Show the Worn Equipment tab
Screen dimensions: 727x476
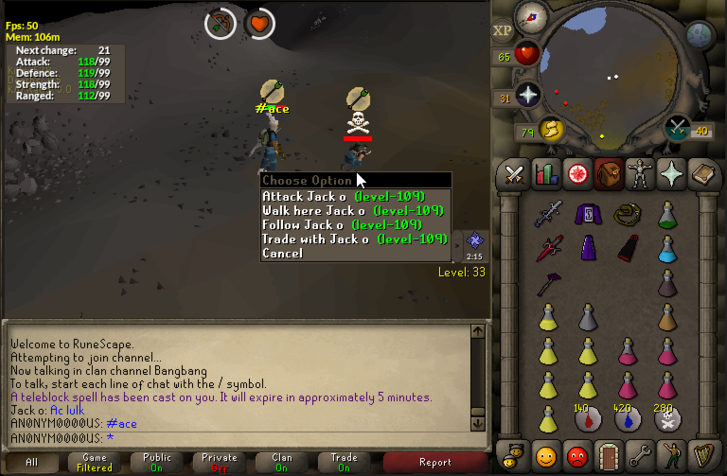point(640,174)
